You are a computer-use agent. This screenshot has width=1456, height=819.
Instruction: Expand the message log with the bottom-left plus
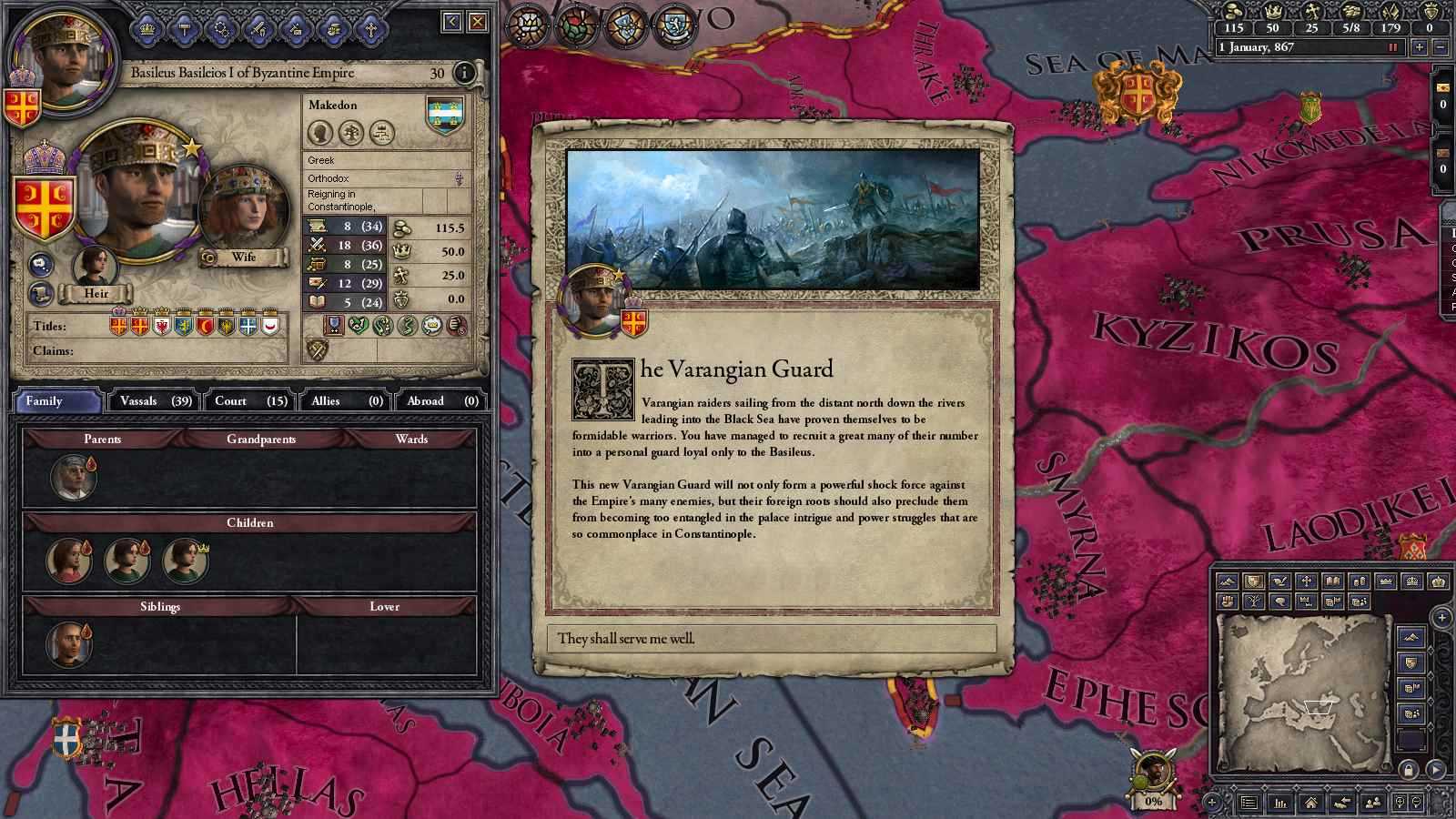click(1211, 801)
